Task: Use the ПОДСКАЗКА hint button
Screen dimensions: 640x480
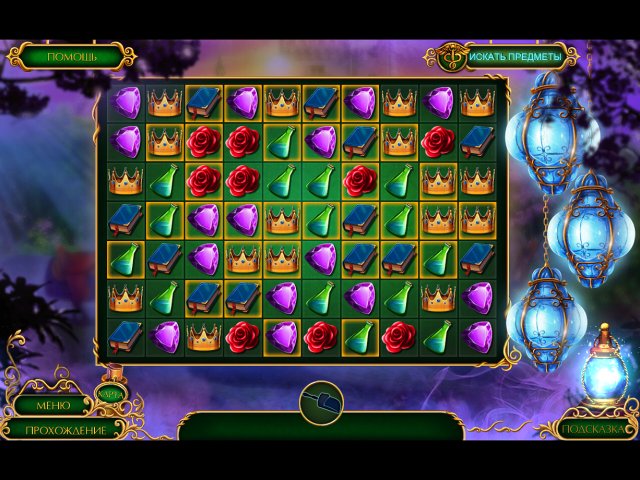Action: point(597,428)
